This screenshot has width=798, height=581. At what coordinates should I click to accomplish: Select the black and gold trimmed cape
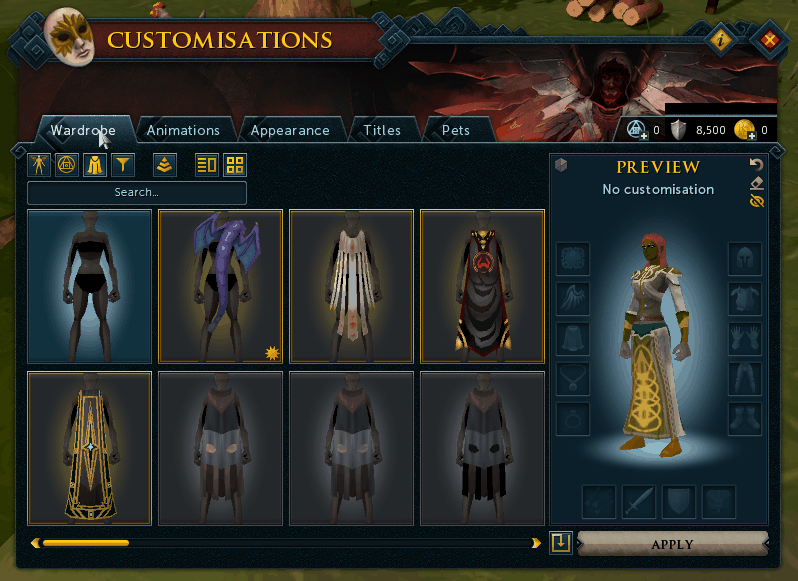pos(90,448)
